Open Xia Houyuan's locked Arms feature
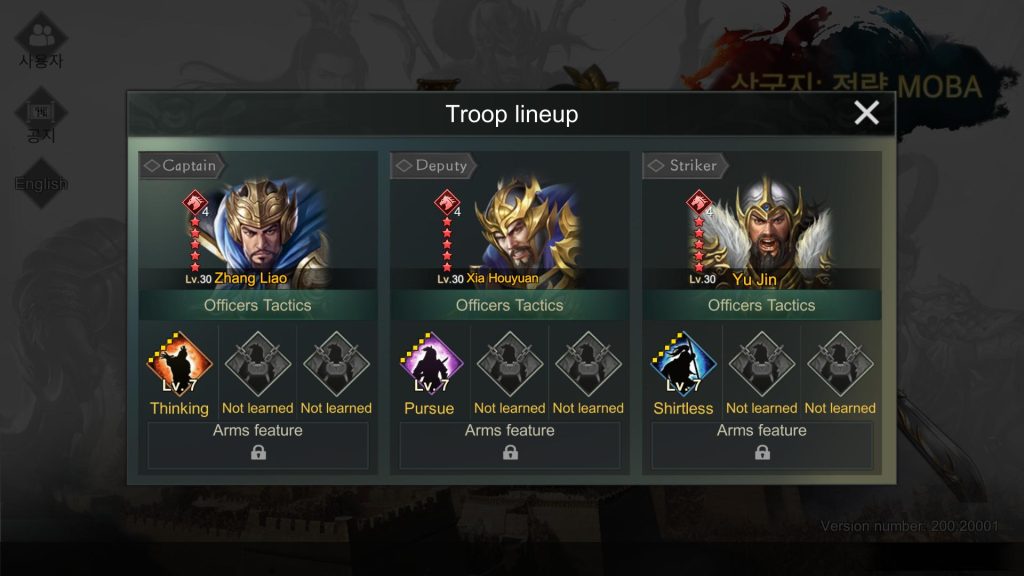The height and width of the screenshot is (576, 1024). click(x=510, y=445)
